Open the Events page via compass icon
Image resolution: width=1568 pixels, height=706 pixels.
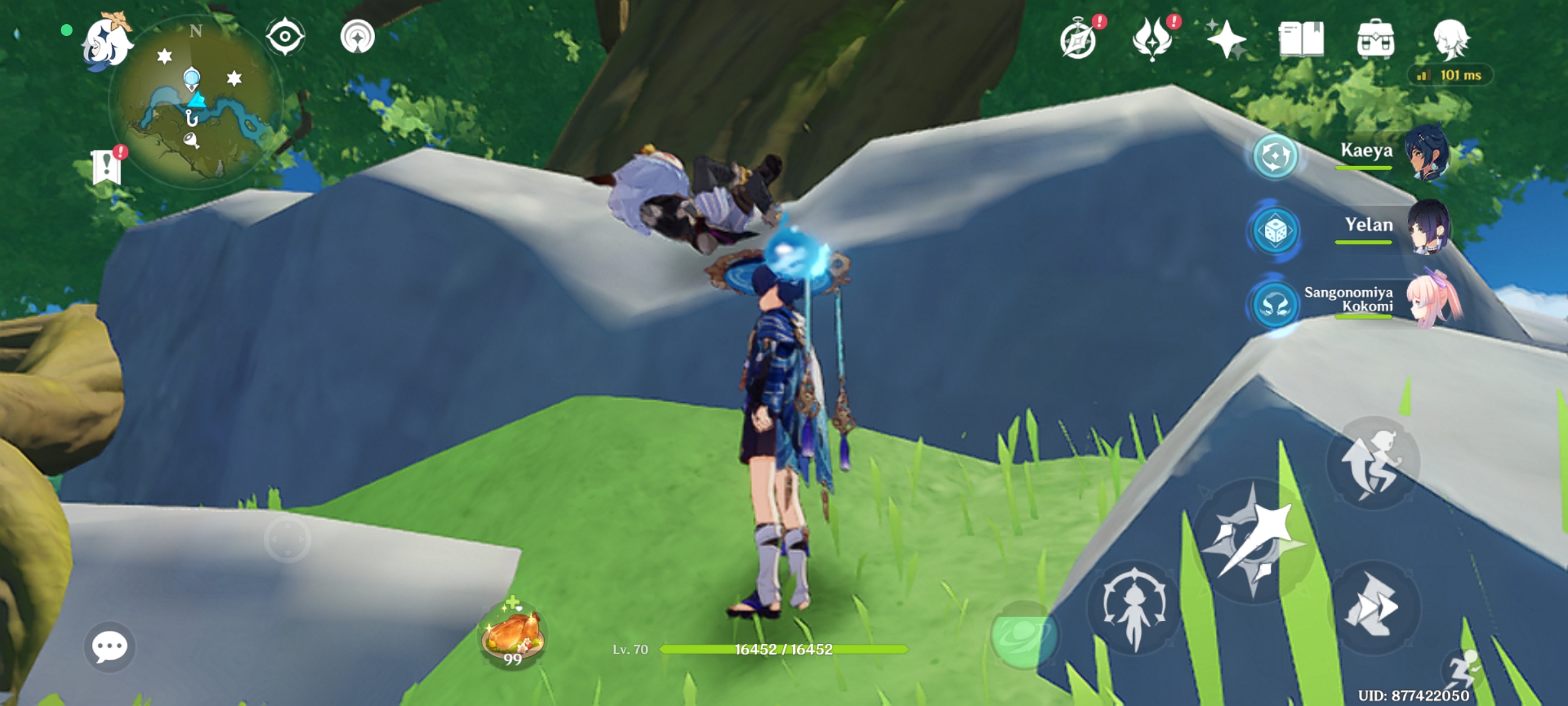point(1079,41)
